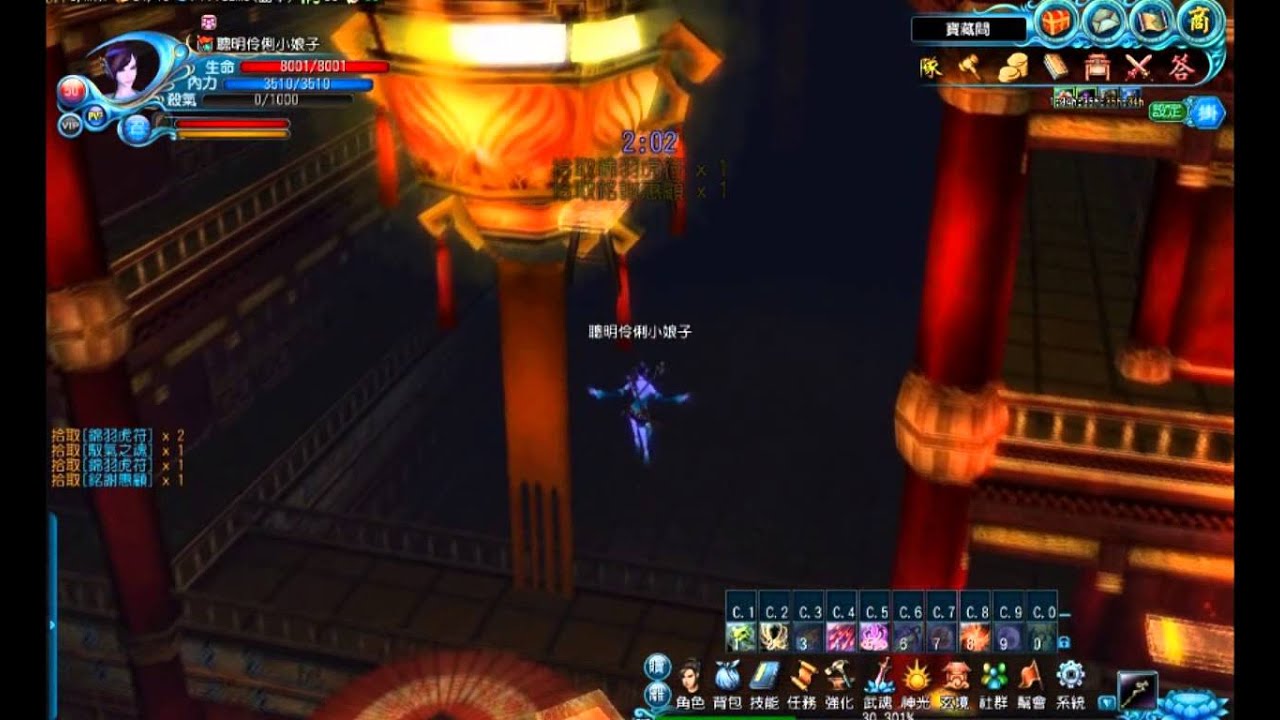Viewport: 1280px width, 720px height.
Task: Open the 任務 quest scroll
Action: coord(803,680)
